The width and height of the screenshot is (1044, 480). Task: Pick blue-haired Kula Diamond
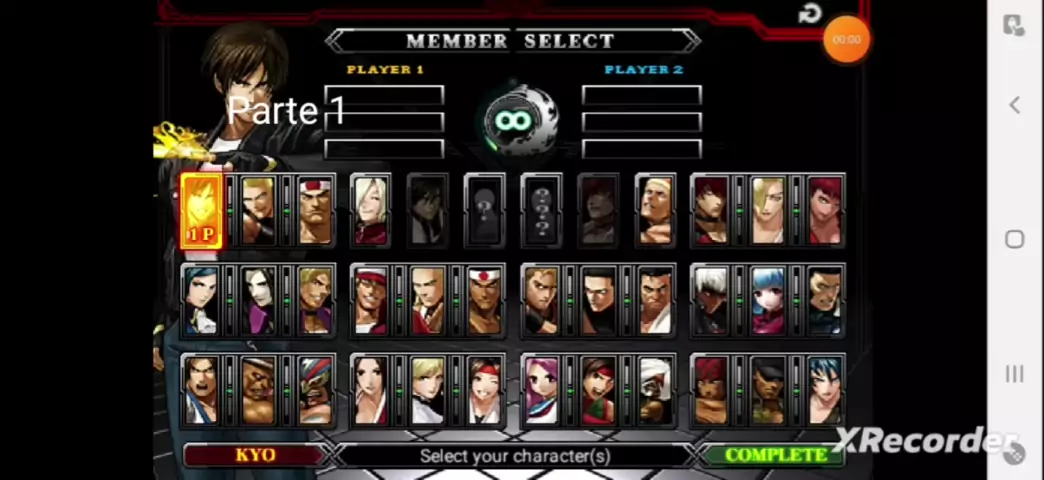[769, 300]
